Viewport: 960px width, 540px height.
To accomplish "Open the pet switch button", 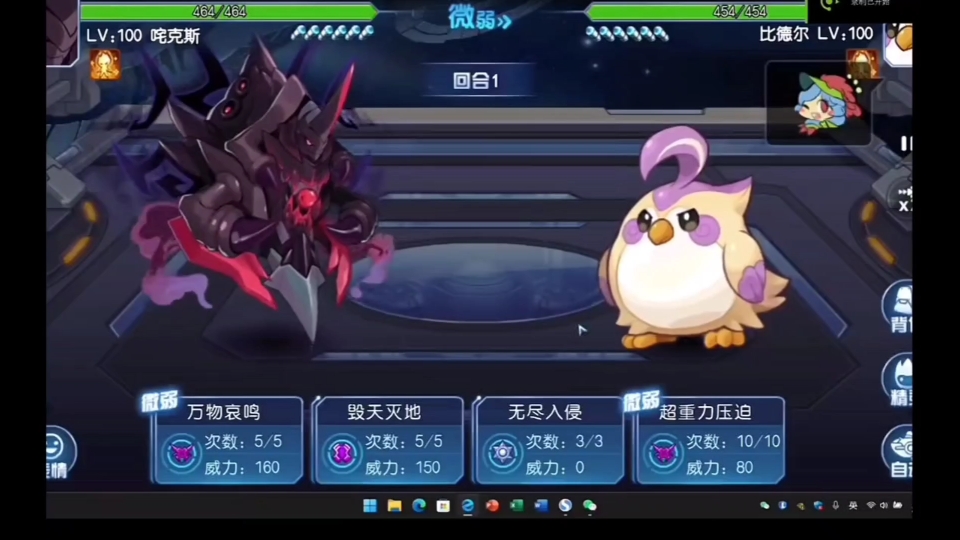I will [x=899, y=380].
